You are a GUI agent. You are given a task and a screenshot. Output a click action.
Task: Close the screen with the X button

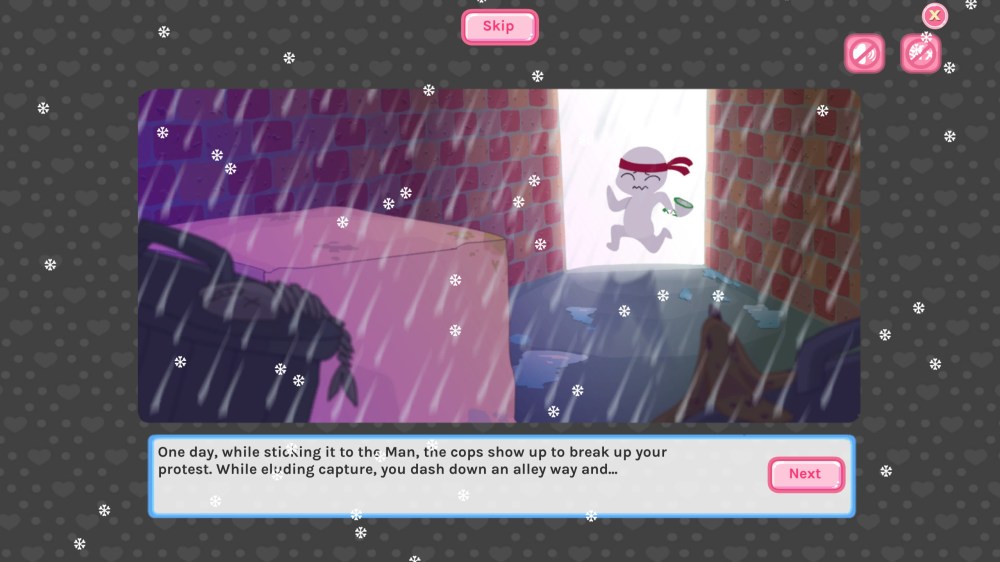tap(934, 15)
